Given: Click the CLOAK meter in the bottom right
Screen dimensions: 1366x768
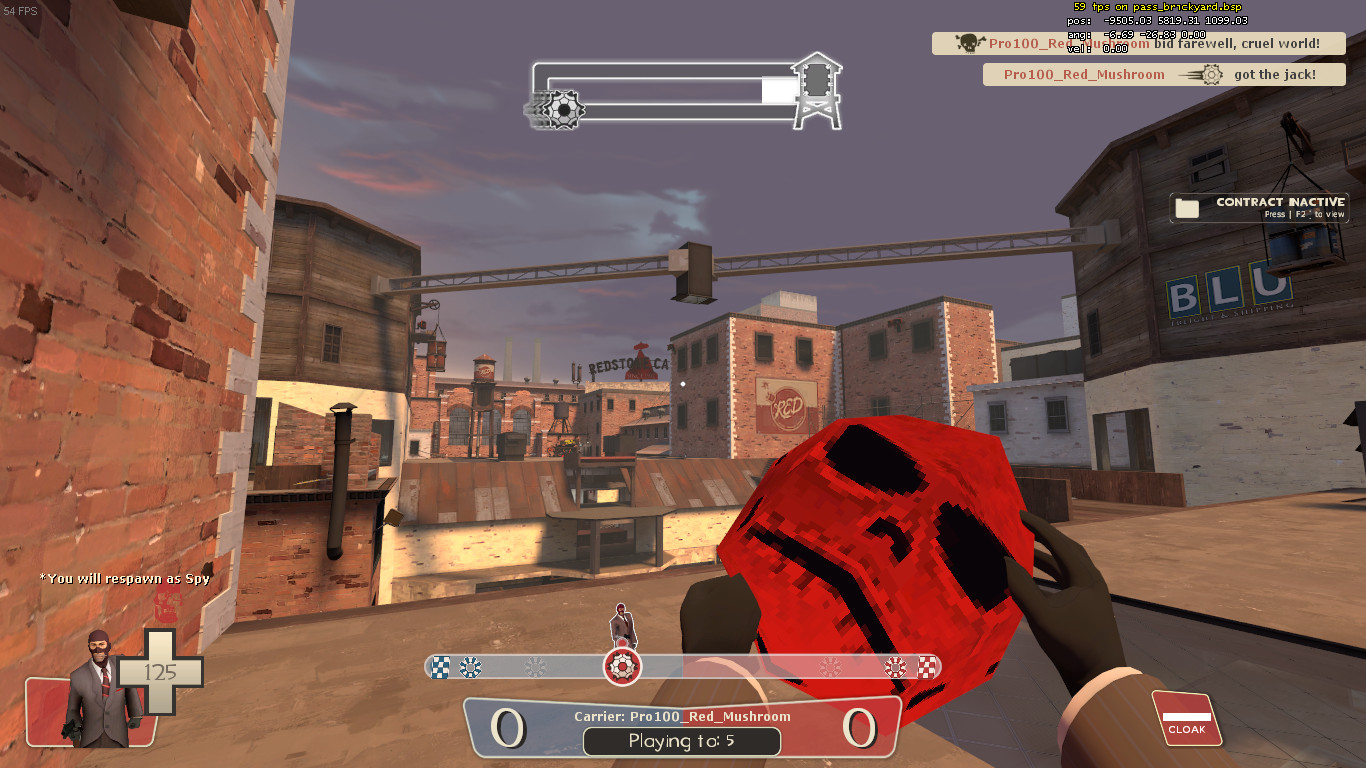Looking at the screenshot, I should point(1186,719).
